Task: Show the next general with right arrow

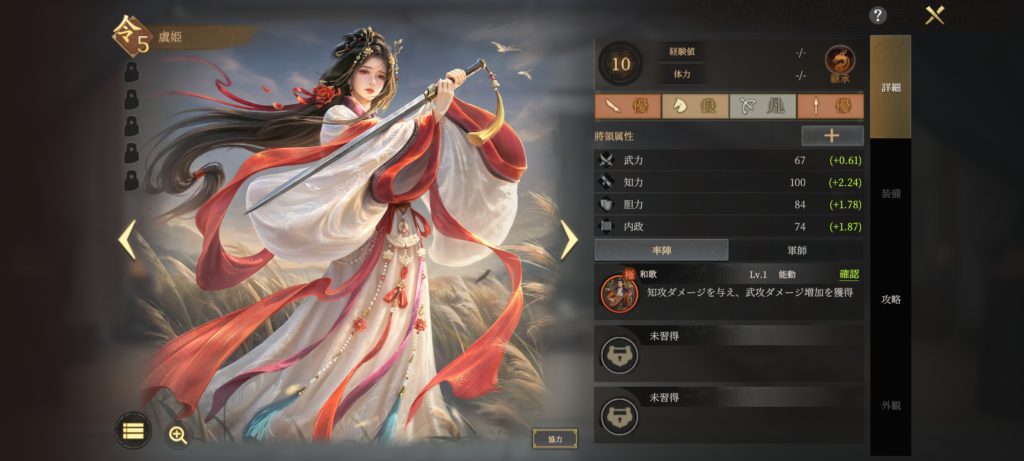Action: pyautogui.click(x=568, y=239)
